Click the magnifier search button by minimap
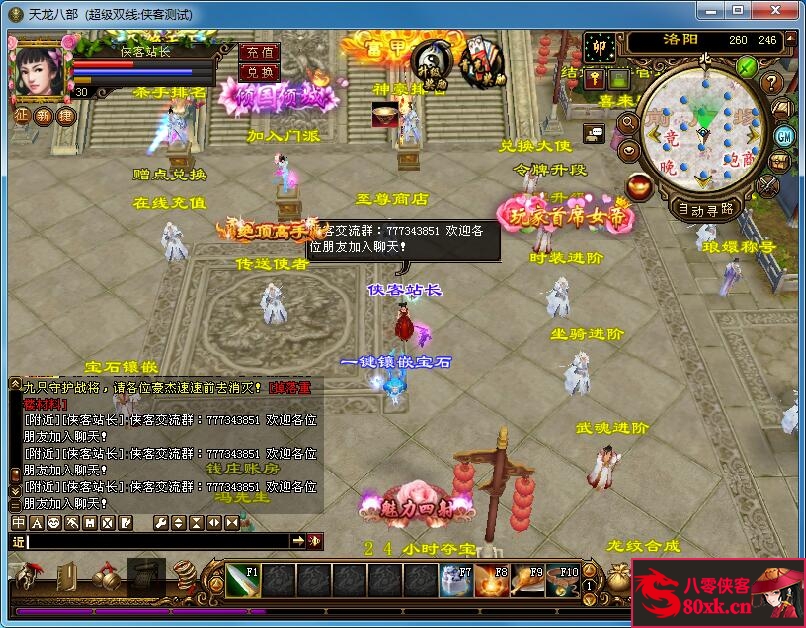 coord(628,123)
